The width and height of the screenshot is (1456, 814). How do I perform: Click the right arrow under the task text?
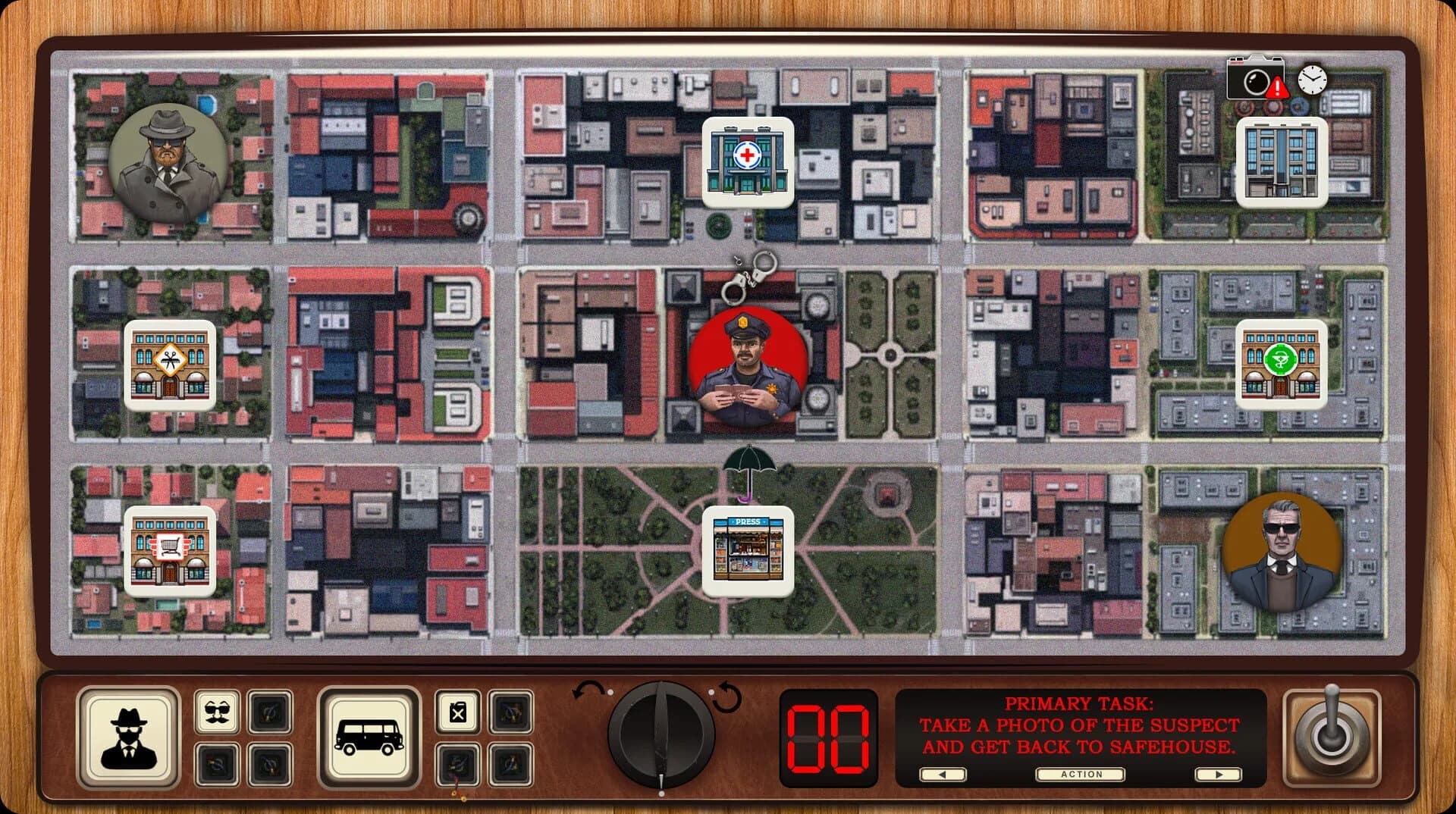(1219, 775)
